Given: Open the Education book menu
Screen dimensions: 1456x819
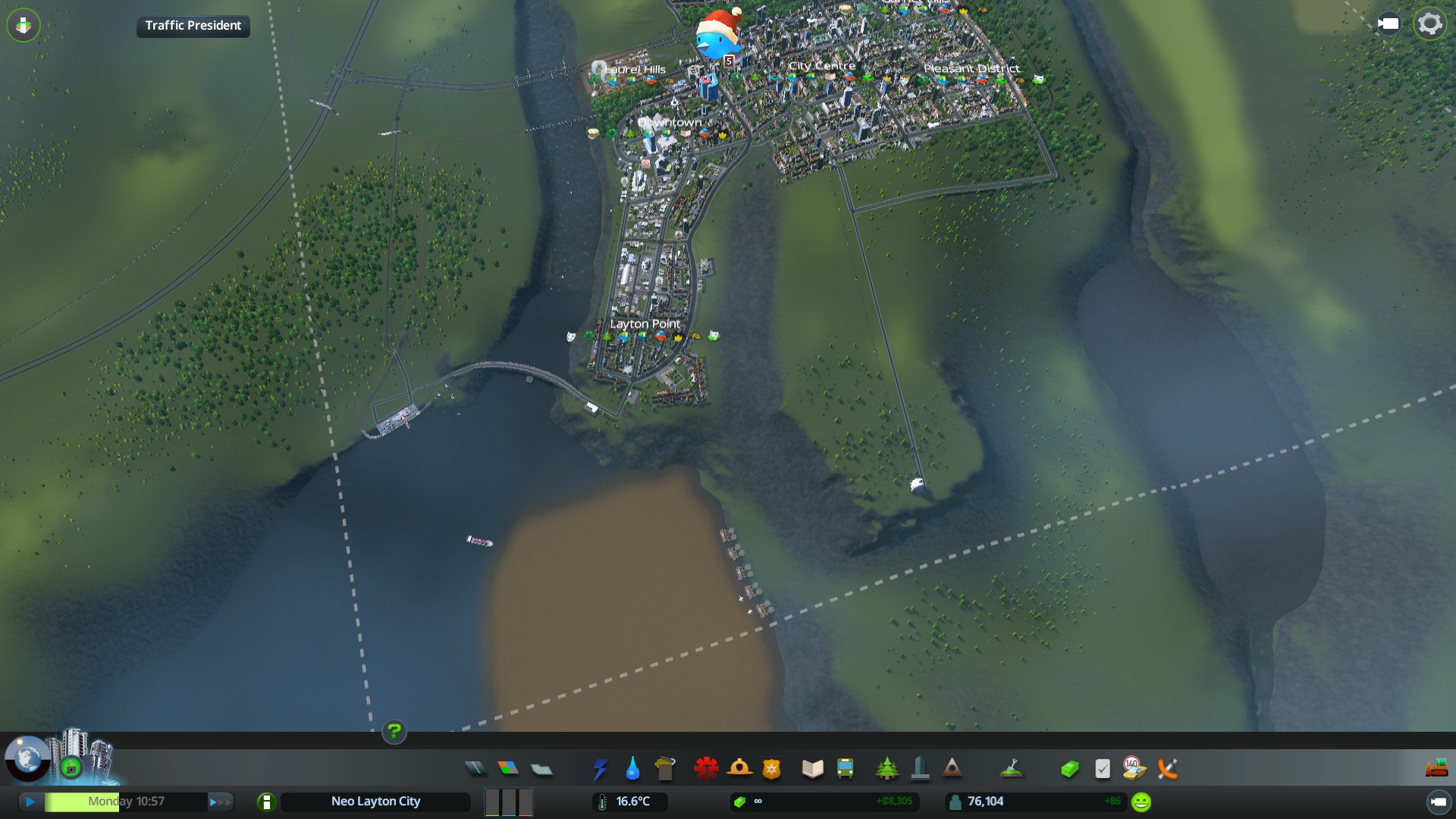Looking at the screenshot, I should [812, 769].
